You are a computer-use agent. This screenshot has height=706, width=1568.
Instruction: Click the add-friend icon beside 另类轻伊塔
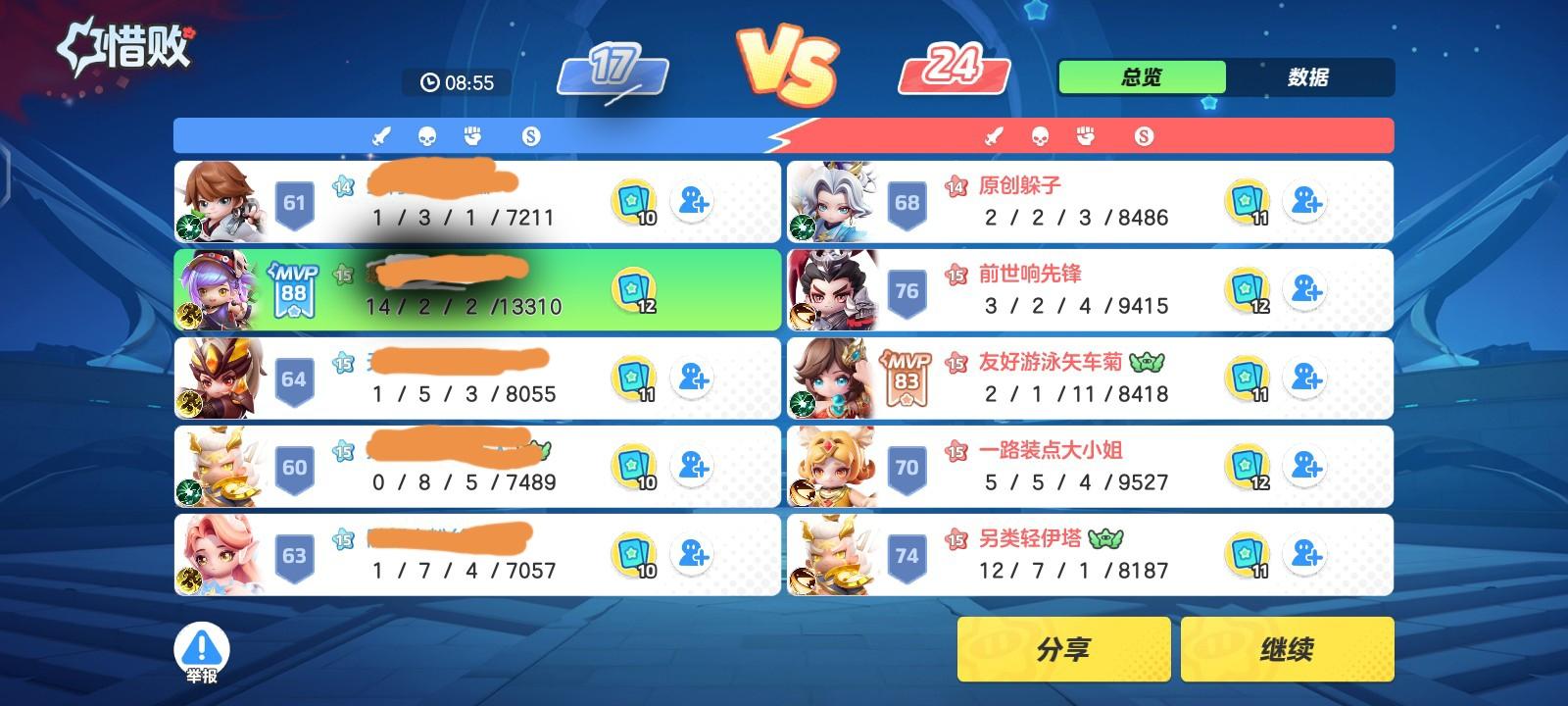(x=1304, y=555)
